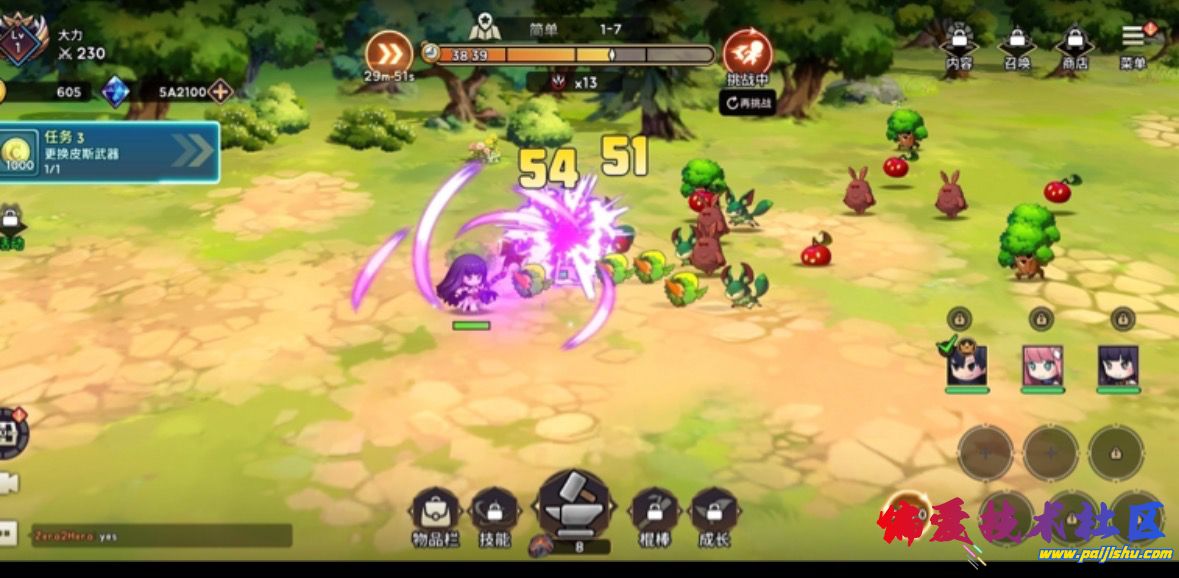Image resolution: width=1179 pixels, height=578 pixels.
Task: Tap the locked 召唤 summon icon
Action: click(1017, 46)
